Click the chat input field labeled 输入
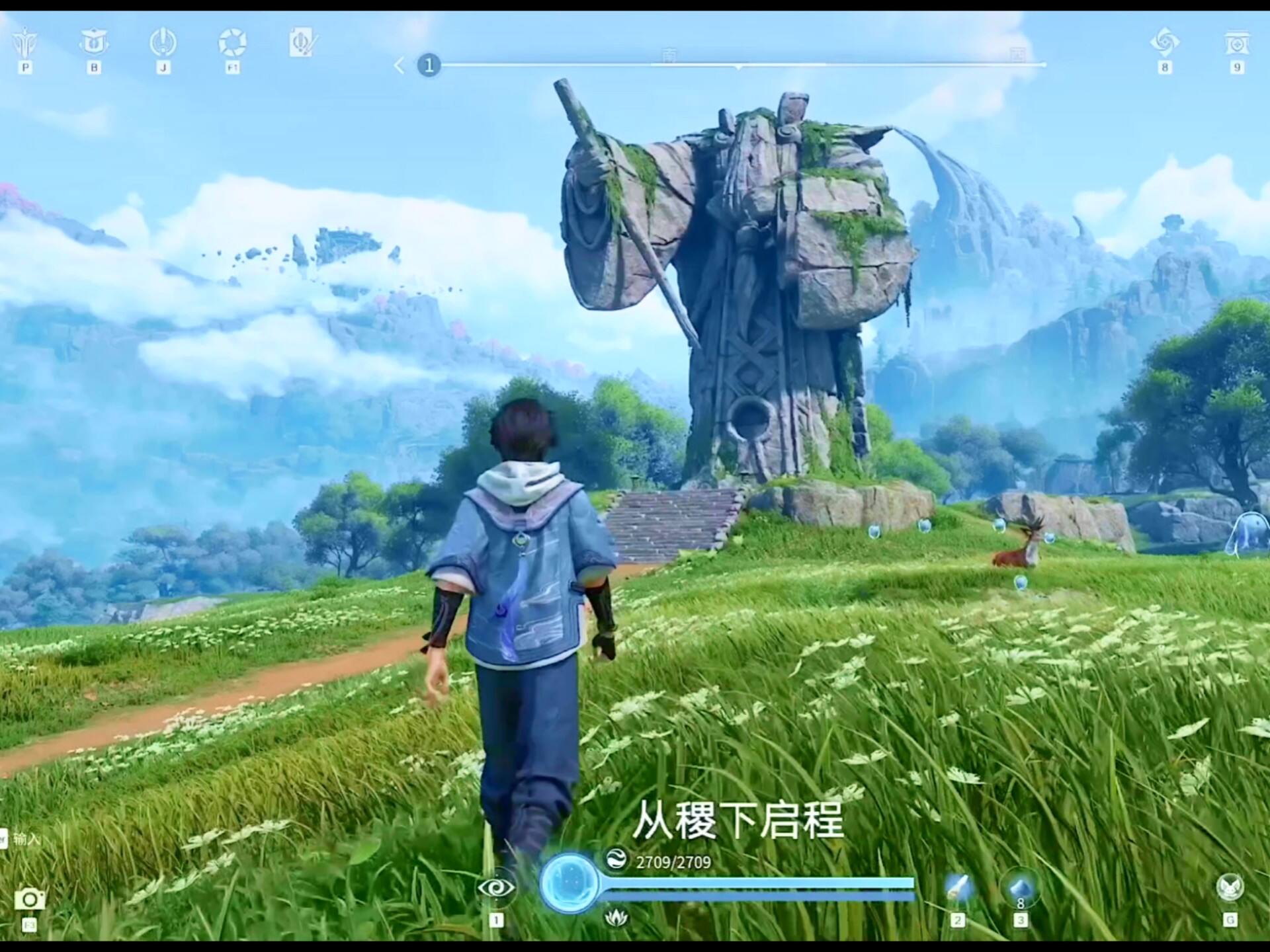Screen dimensions: 1270x952 [x=26, y=839]
